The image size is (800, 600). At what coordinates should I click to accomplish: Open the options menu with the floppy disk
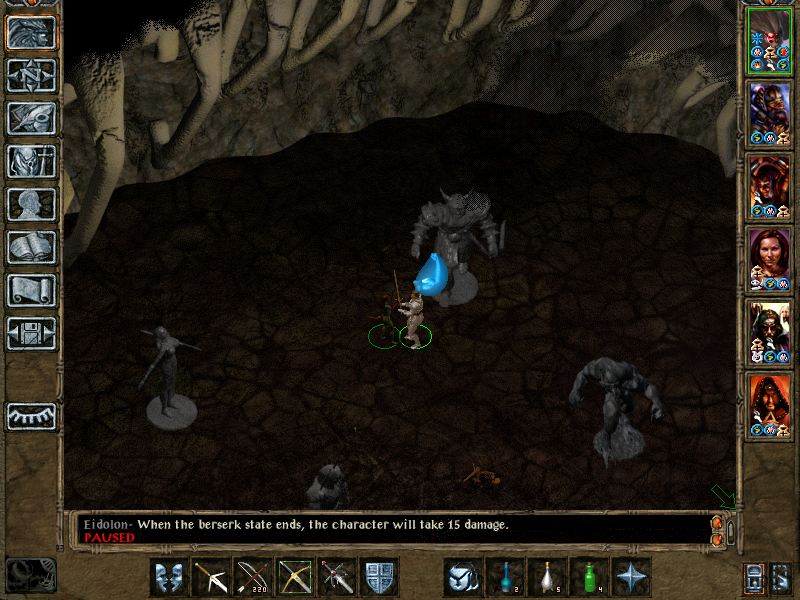click(x=31, y=332)
